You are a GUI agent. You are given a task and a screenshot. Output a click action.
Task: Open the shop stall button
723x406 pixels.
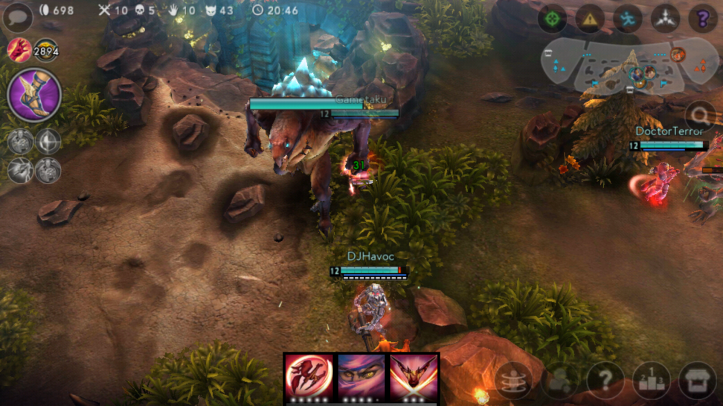pos(698,380)
